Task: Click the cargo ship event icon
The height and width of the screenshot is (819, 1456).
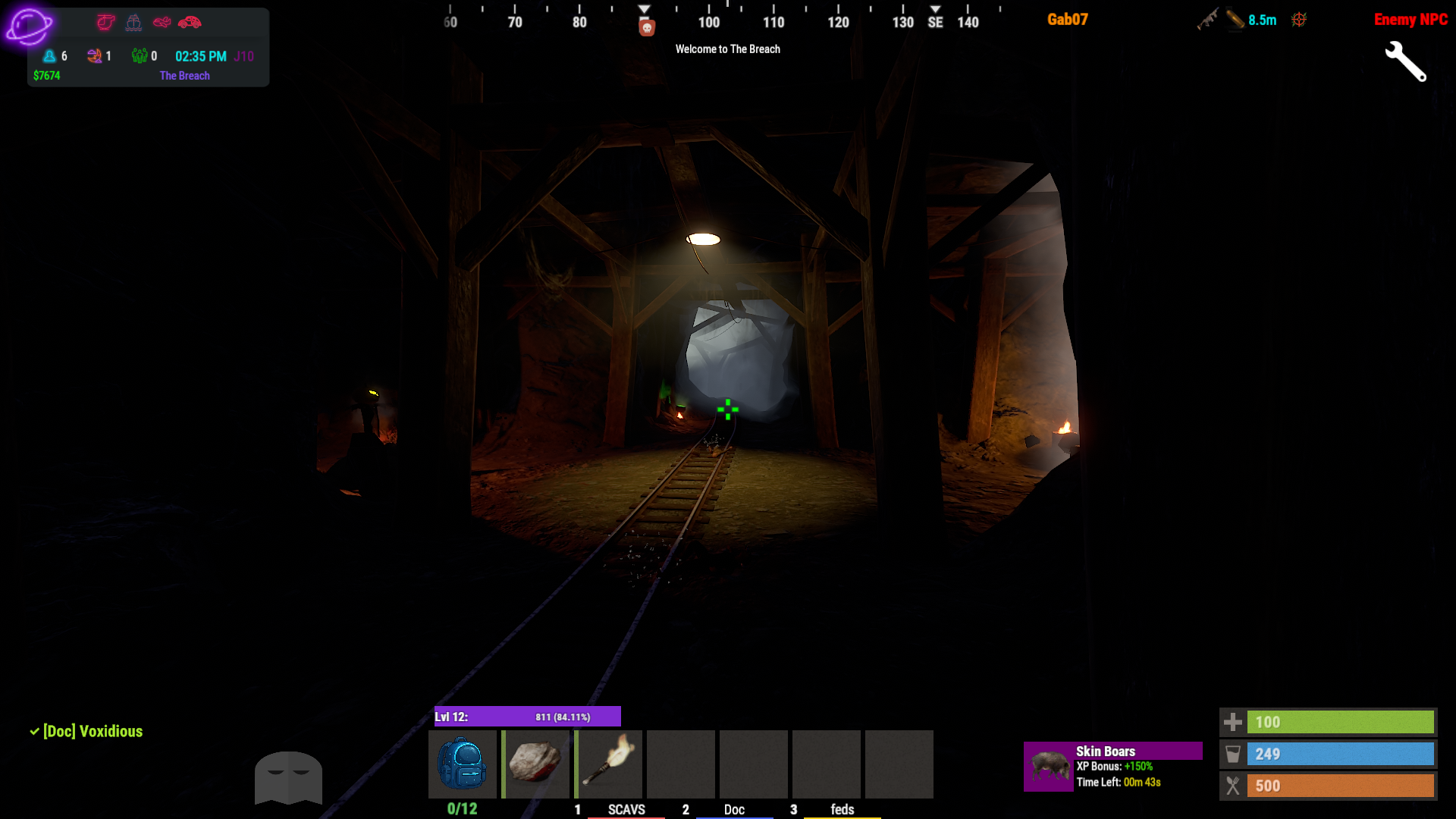Action: [x=133, y=22]
